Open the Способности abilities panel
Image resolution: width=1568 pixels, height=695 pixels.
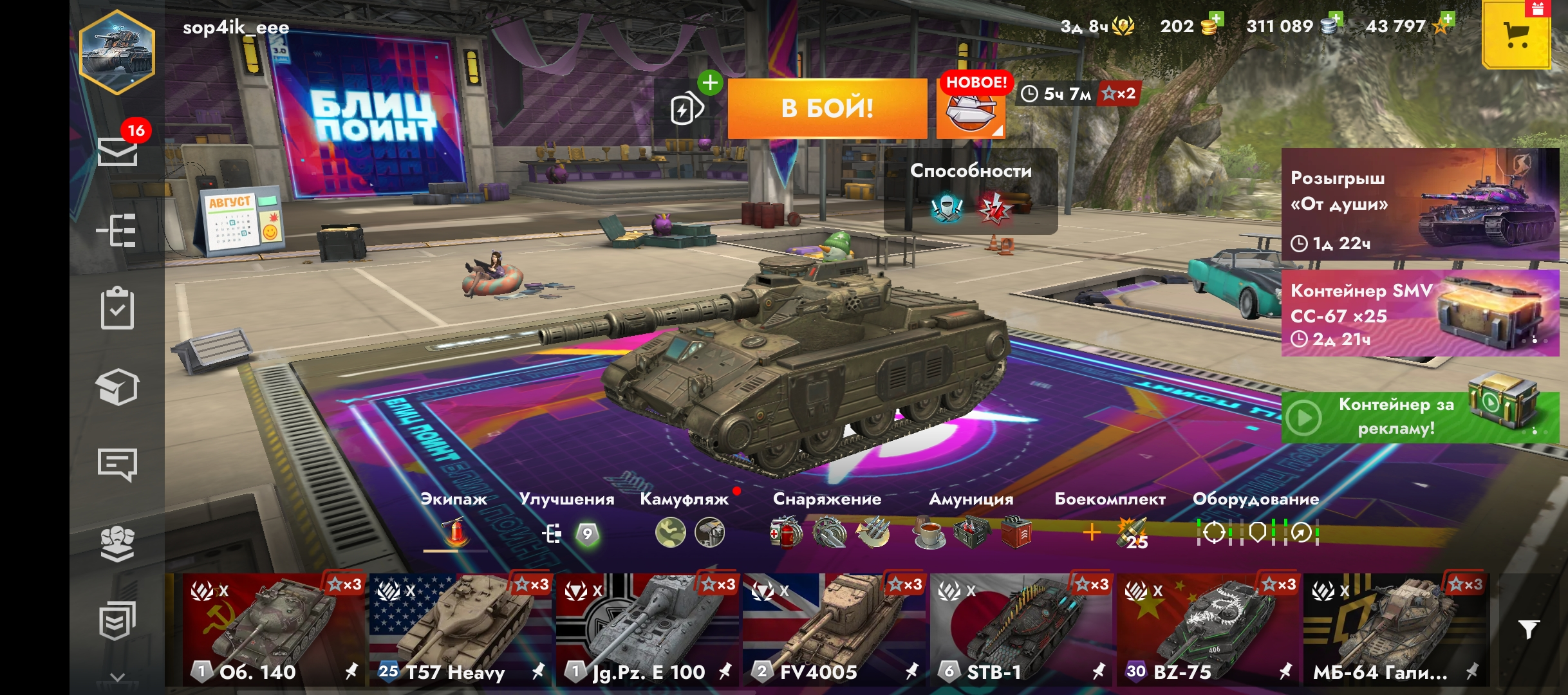coord(971,192)
